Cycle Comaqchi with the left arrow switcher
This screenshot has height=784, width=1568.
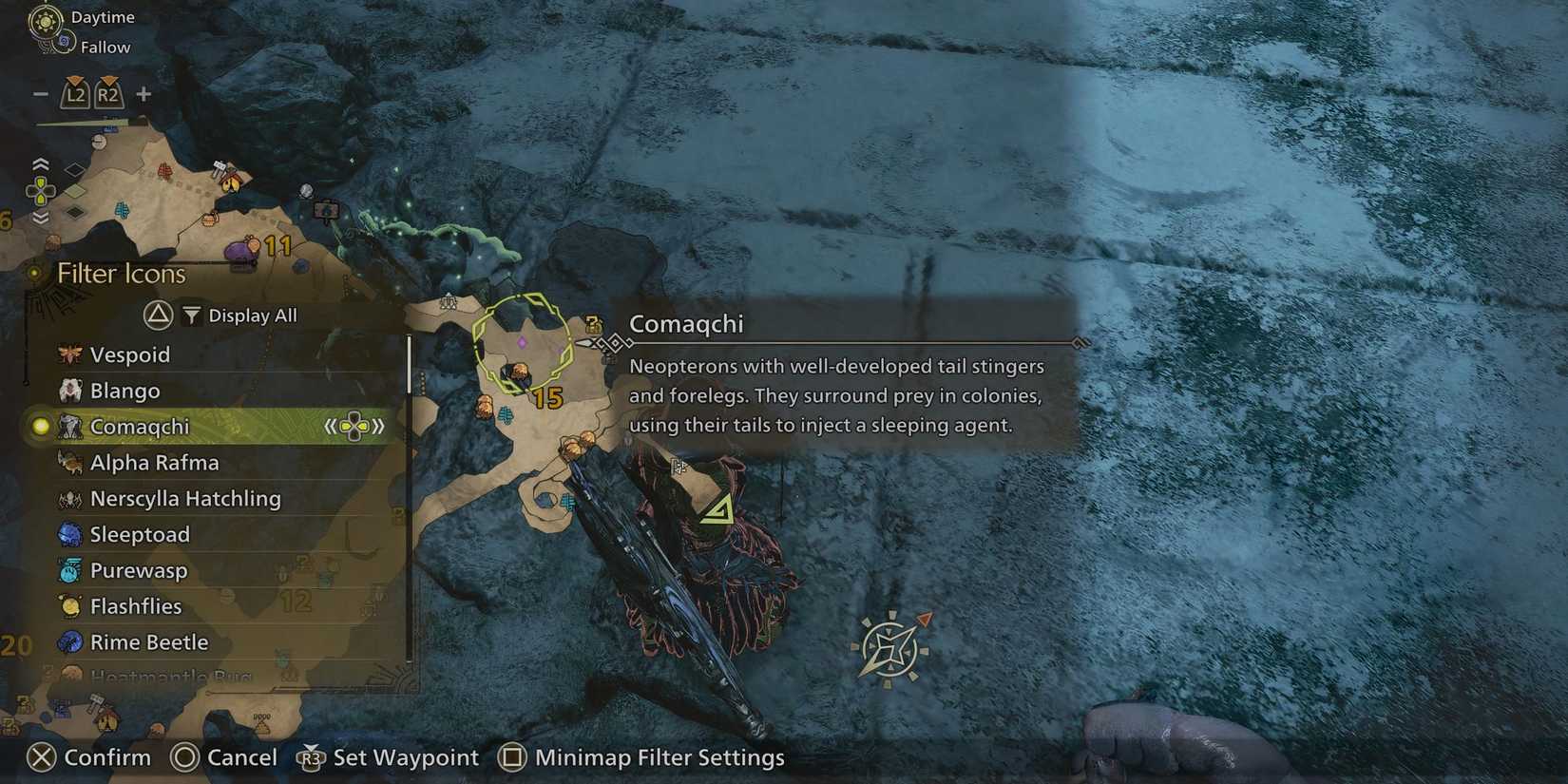(x=329, y=427)
